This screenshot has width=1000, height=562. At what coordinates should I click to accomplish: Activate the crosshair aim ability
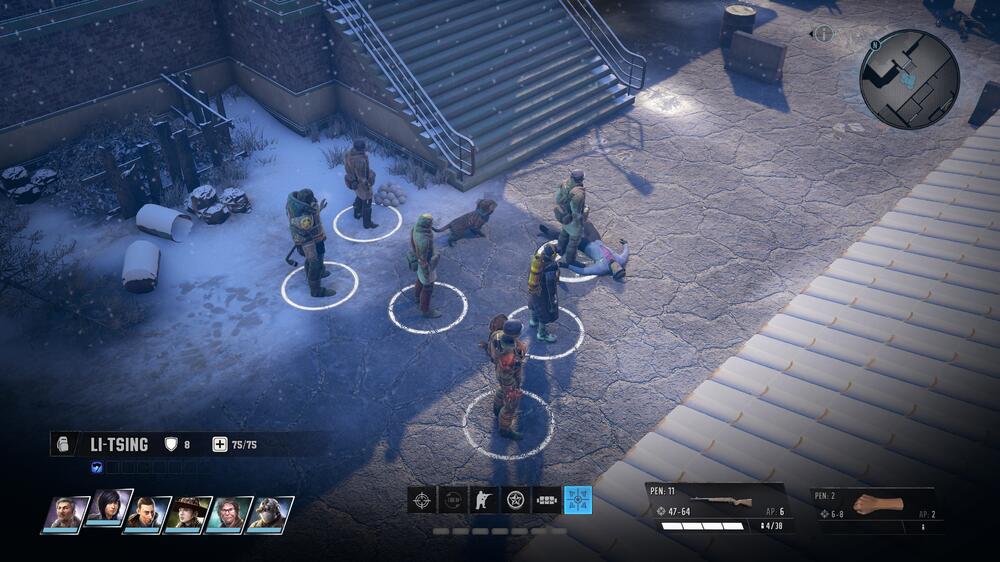coord(422,499)
